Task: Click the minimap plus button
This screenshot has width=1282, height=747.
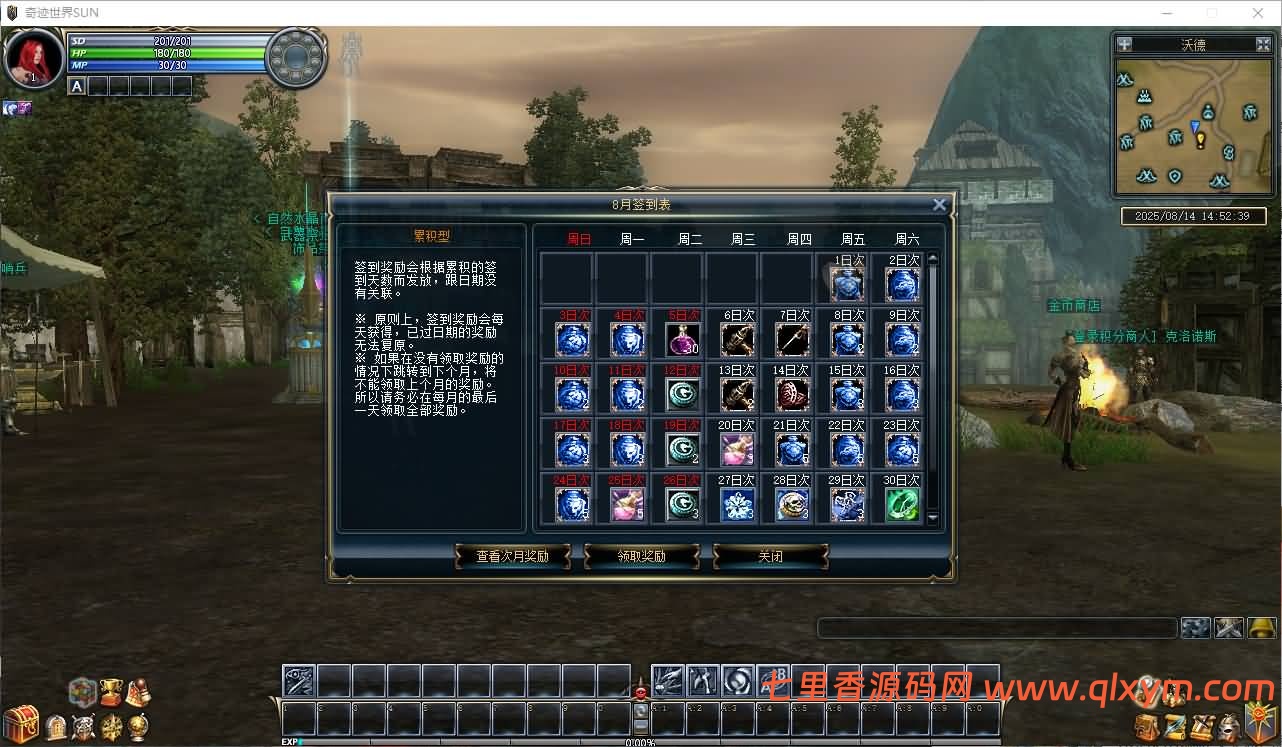Action: click(x=1124, y=44)
